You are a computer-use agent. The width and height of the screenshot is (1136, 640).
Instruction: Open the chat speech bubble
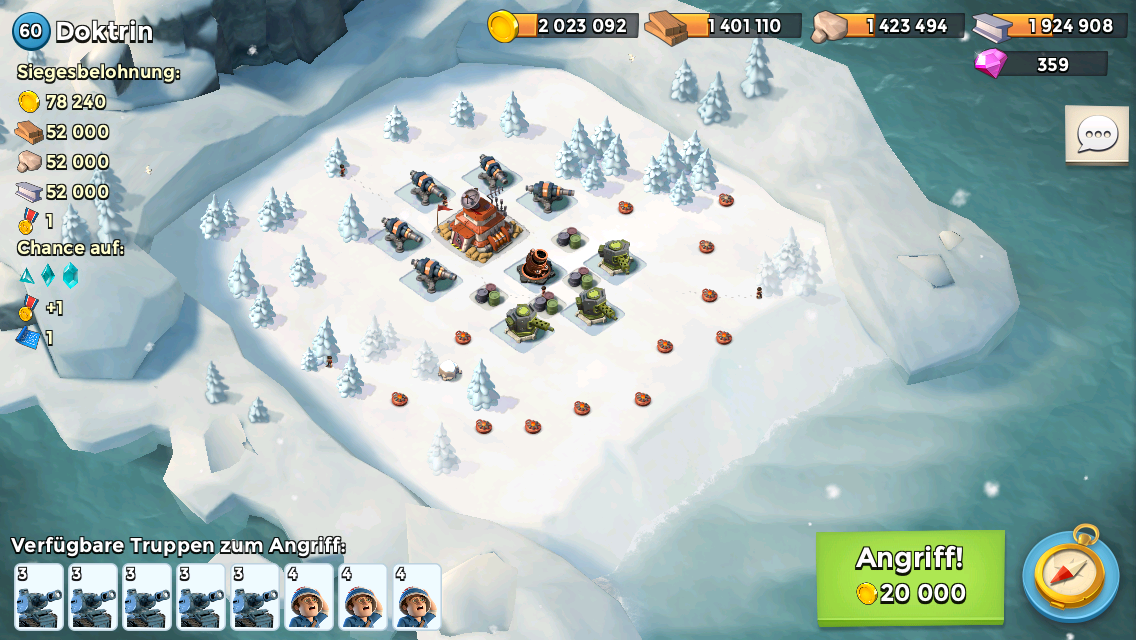pos(1096,135)
